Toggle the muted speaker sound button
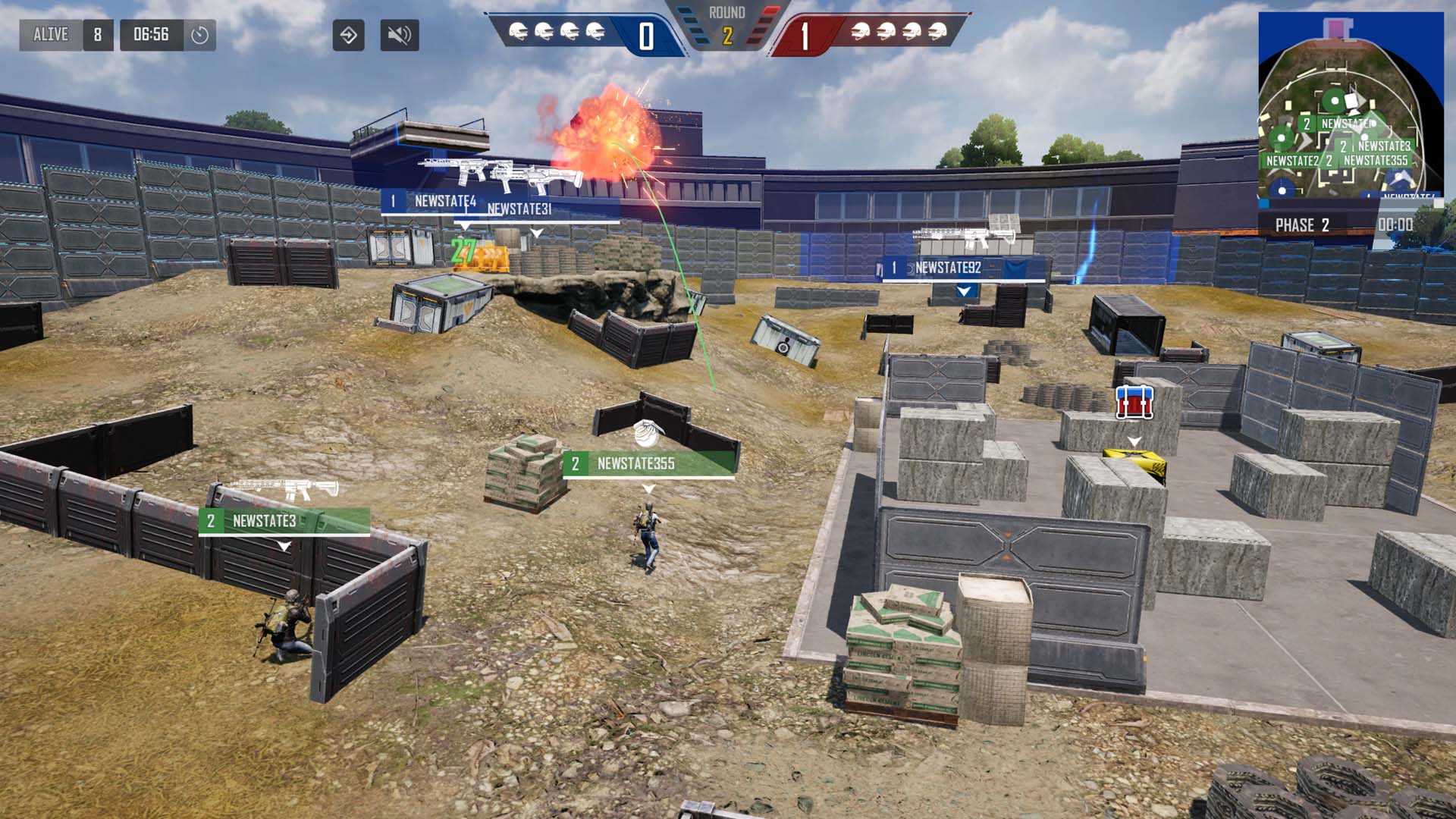Viewport: 1456px width, 819px height. tap(399, 35)
